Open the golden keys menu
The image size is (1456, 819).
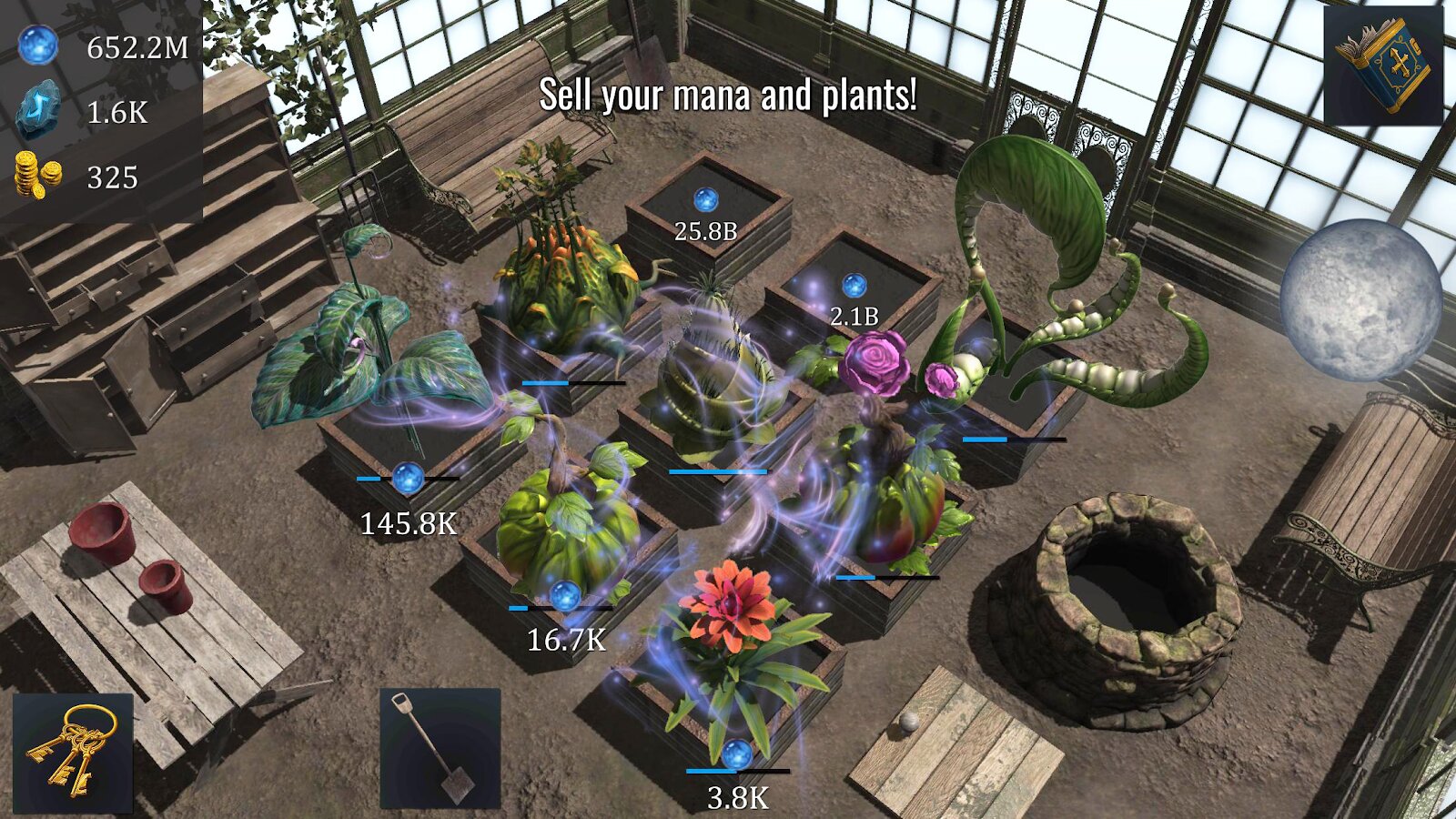[x=73, y=753]
